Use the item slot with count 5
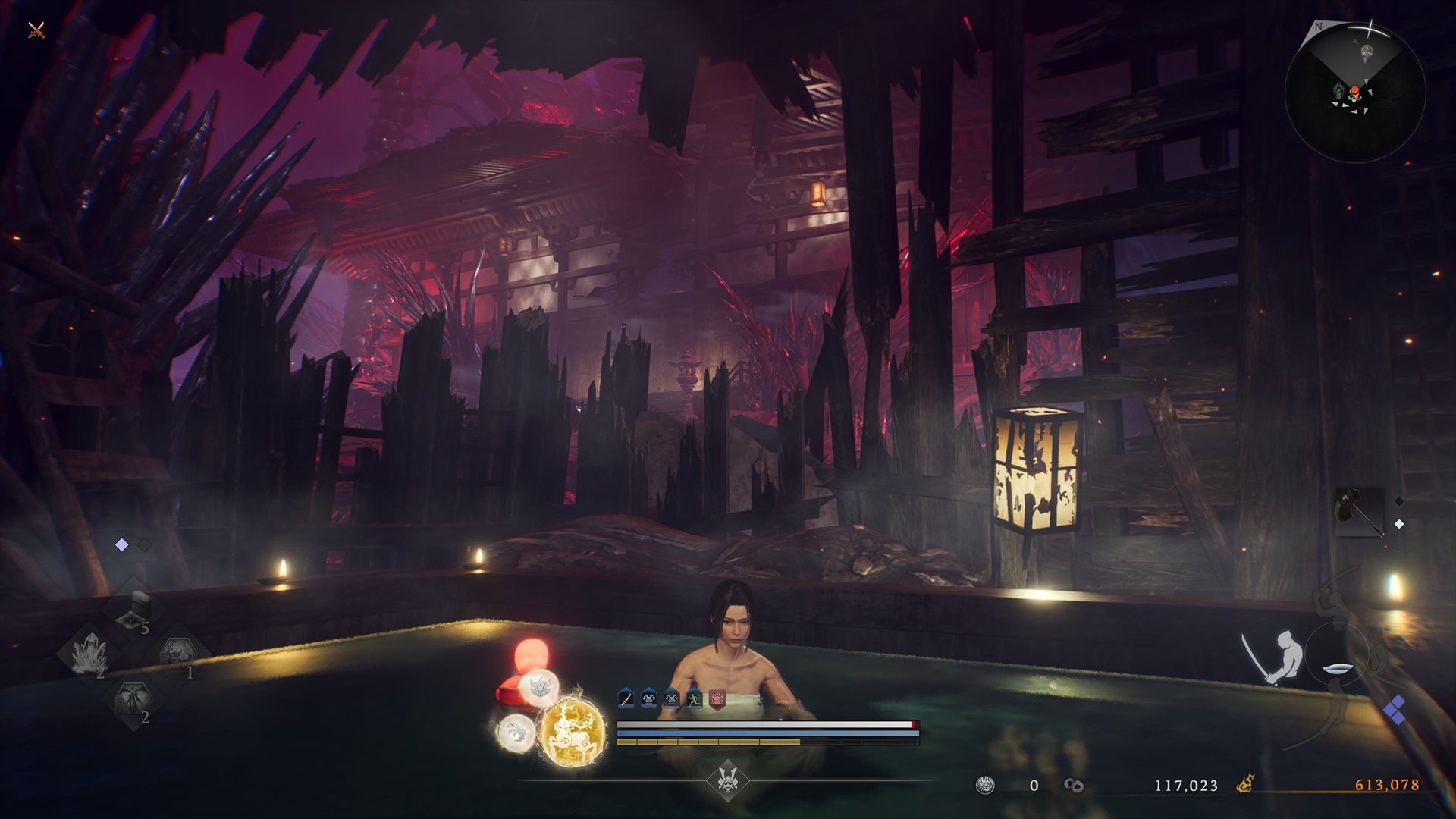Screen dimensions: 1456x819 [134, 610]
